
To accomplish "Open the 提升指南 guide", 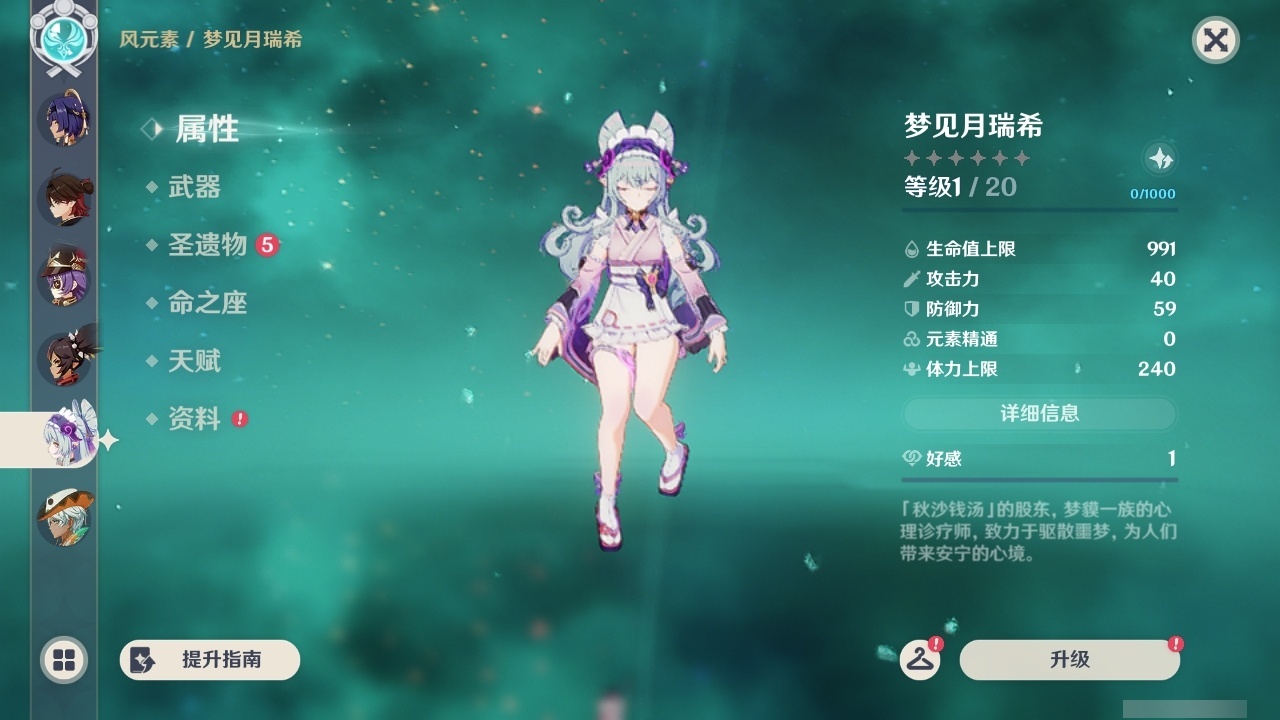I will (209, 660).
